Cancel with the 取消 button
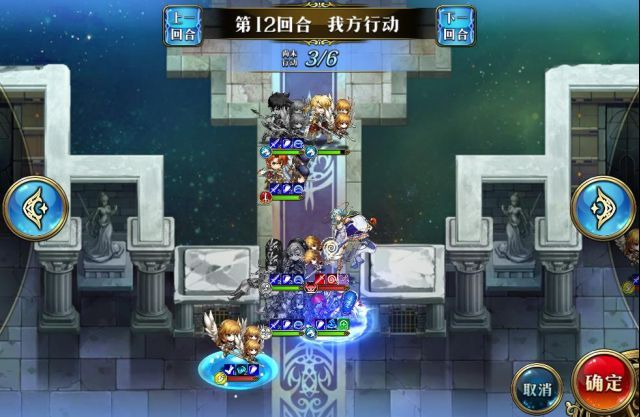The height and width of the screenshot is (417, 640). pyautogui.click(x=536, y=386)
